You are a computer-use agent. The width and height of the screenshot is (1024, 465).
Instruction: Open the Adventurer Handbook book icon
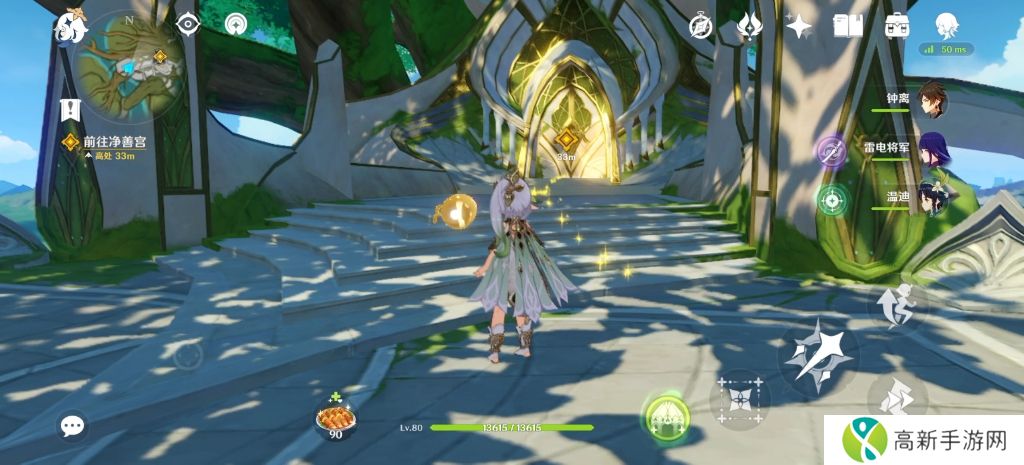point(848,27)
